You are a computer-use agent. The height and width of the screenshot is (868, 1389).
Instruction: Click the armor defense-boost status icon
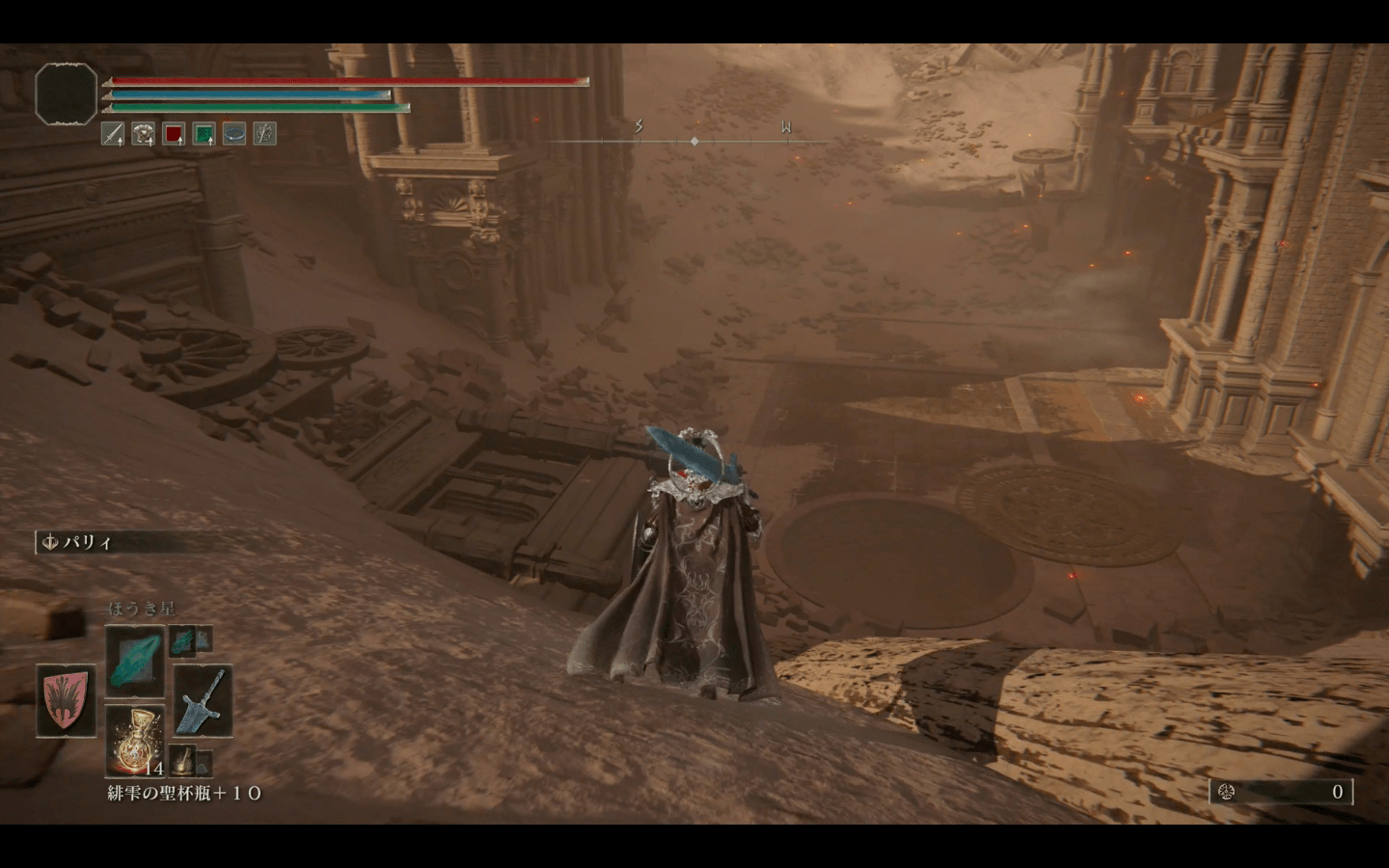(x=143, y=134)
